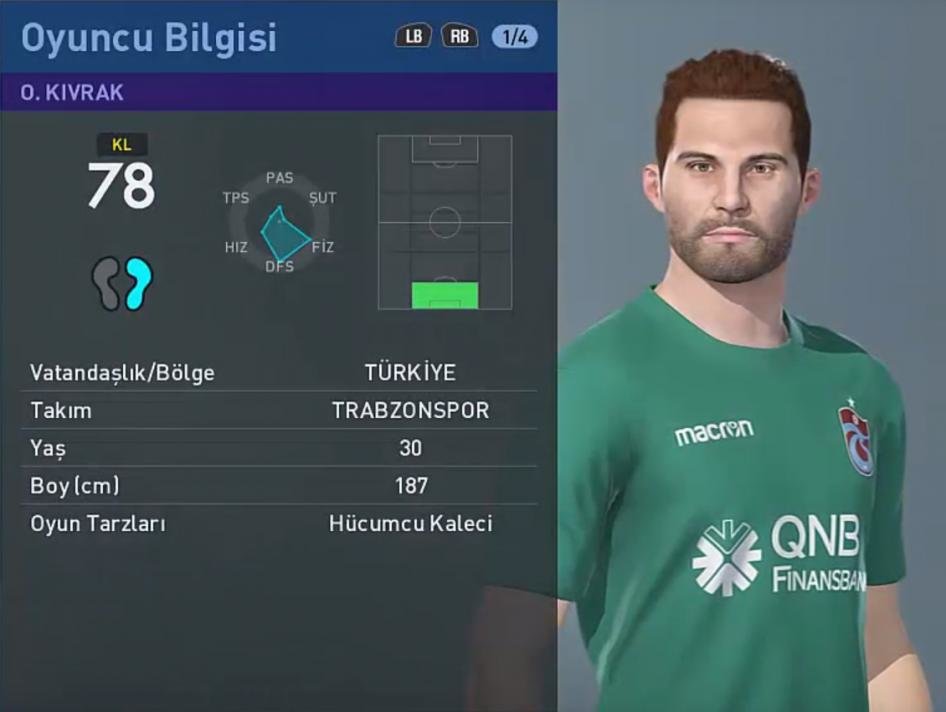Select the preferred foot icon
946x712 pixels.
pos(122,283)
